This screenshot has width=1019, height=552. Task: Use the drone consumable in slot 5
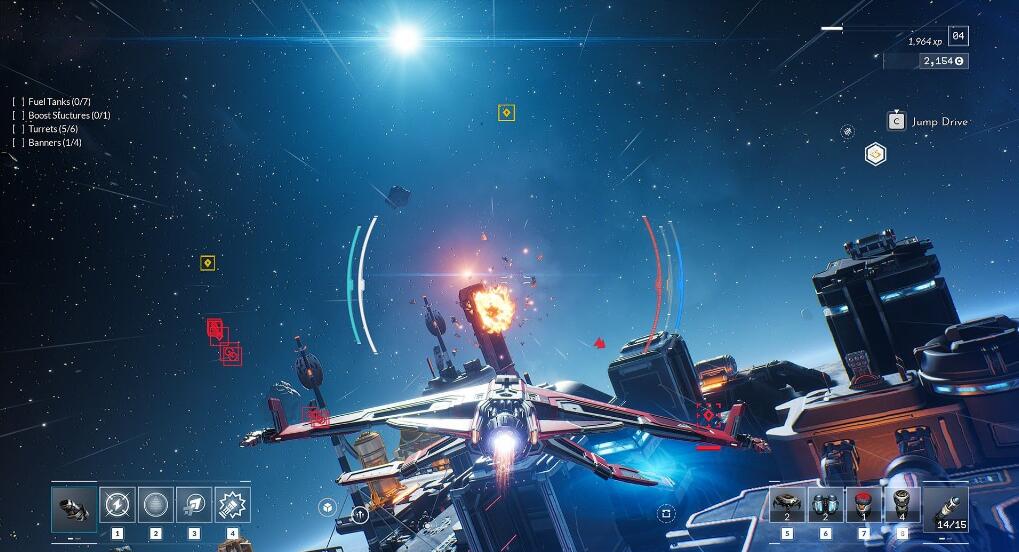click(787, 504)
